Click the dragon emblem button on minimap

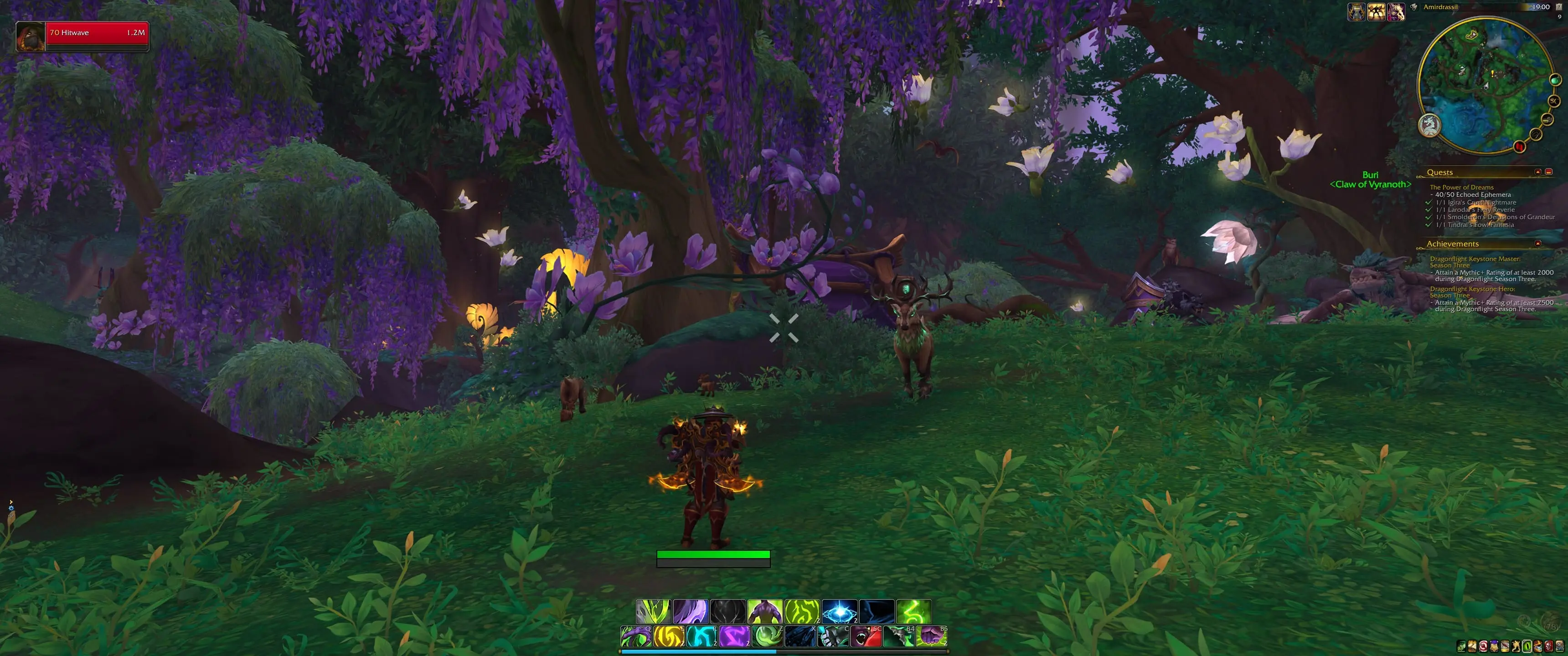point(1430,126)
